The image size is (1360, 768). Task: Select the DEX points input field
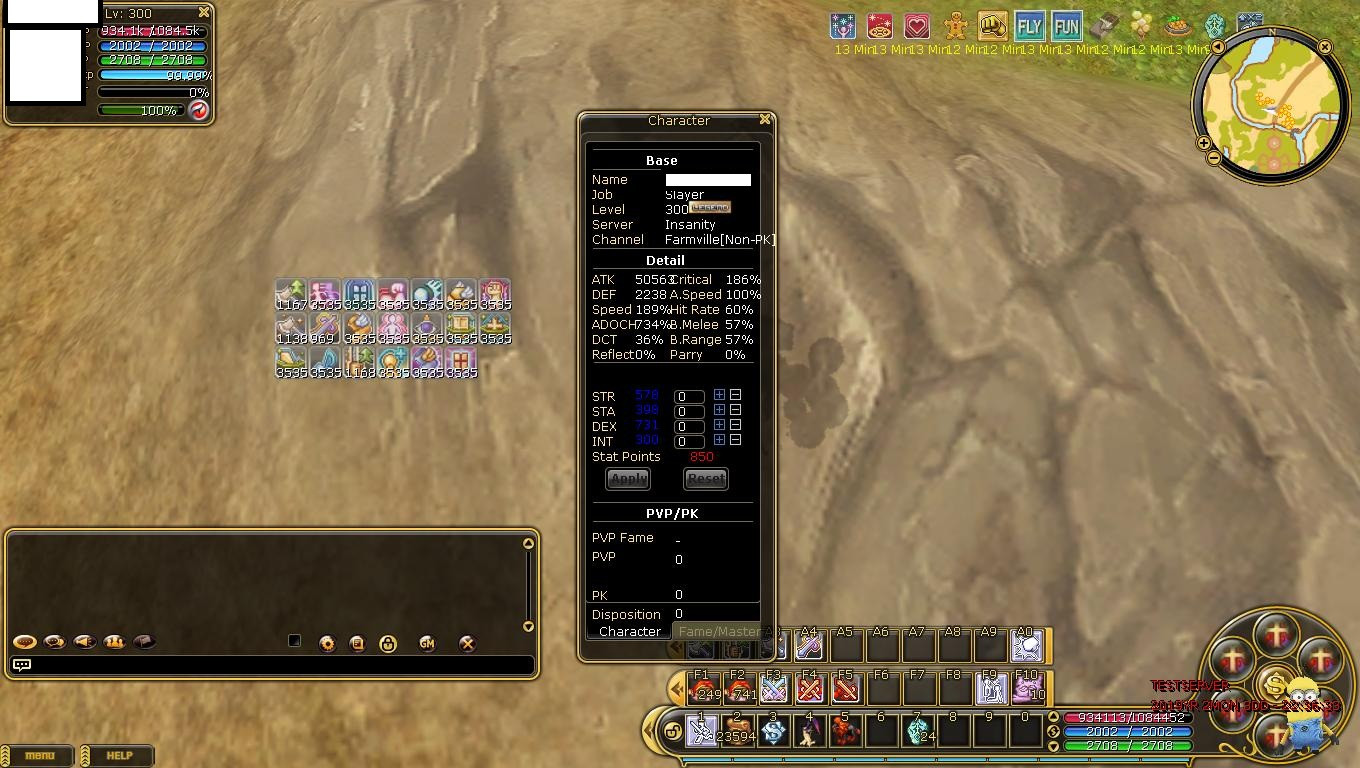pos(689,426)
